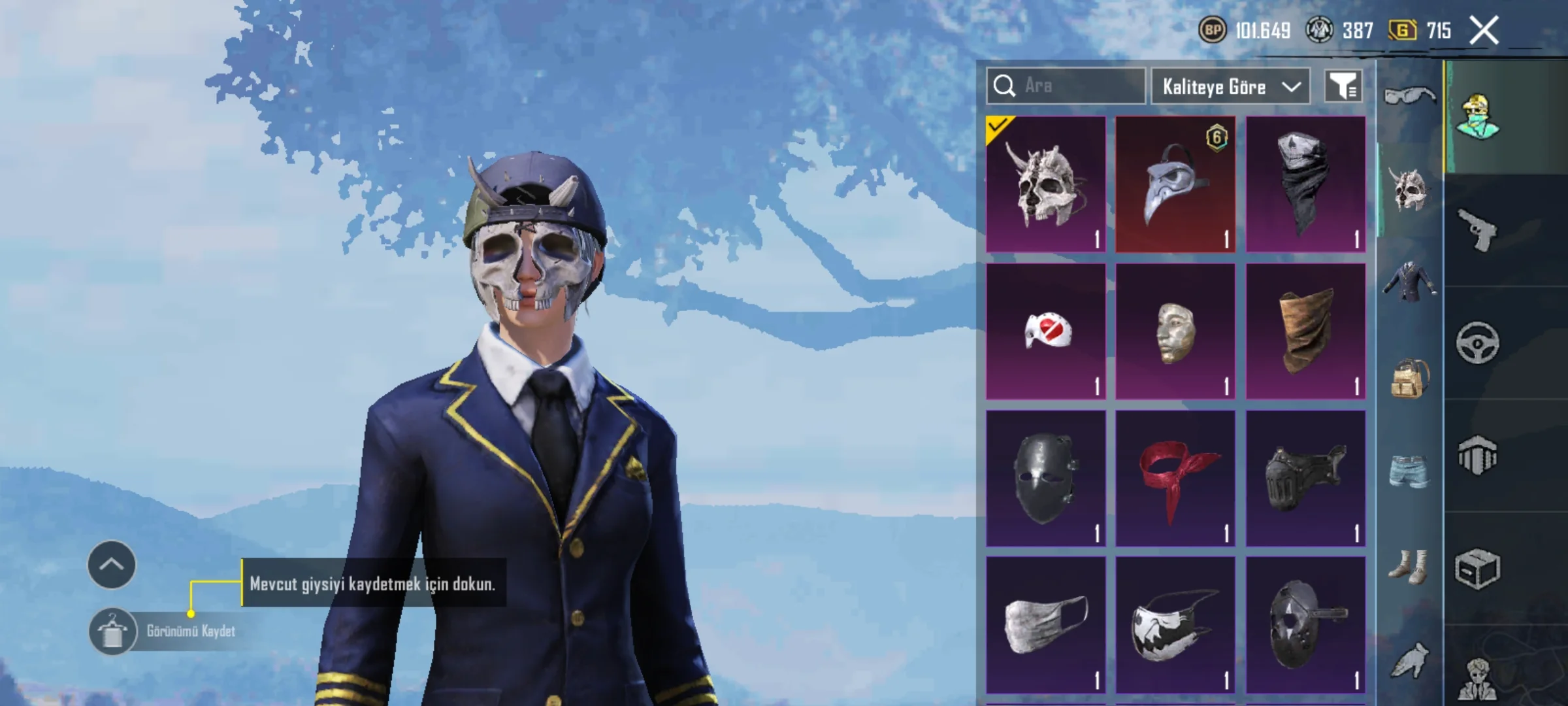
Task: Choose the white cloth surgical mask
Action: [1045, 626]
